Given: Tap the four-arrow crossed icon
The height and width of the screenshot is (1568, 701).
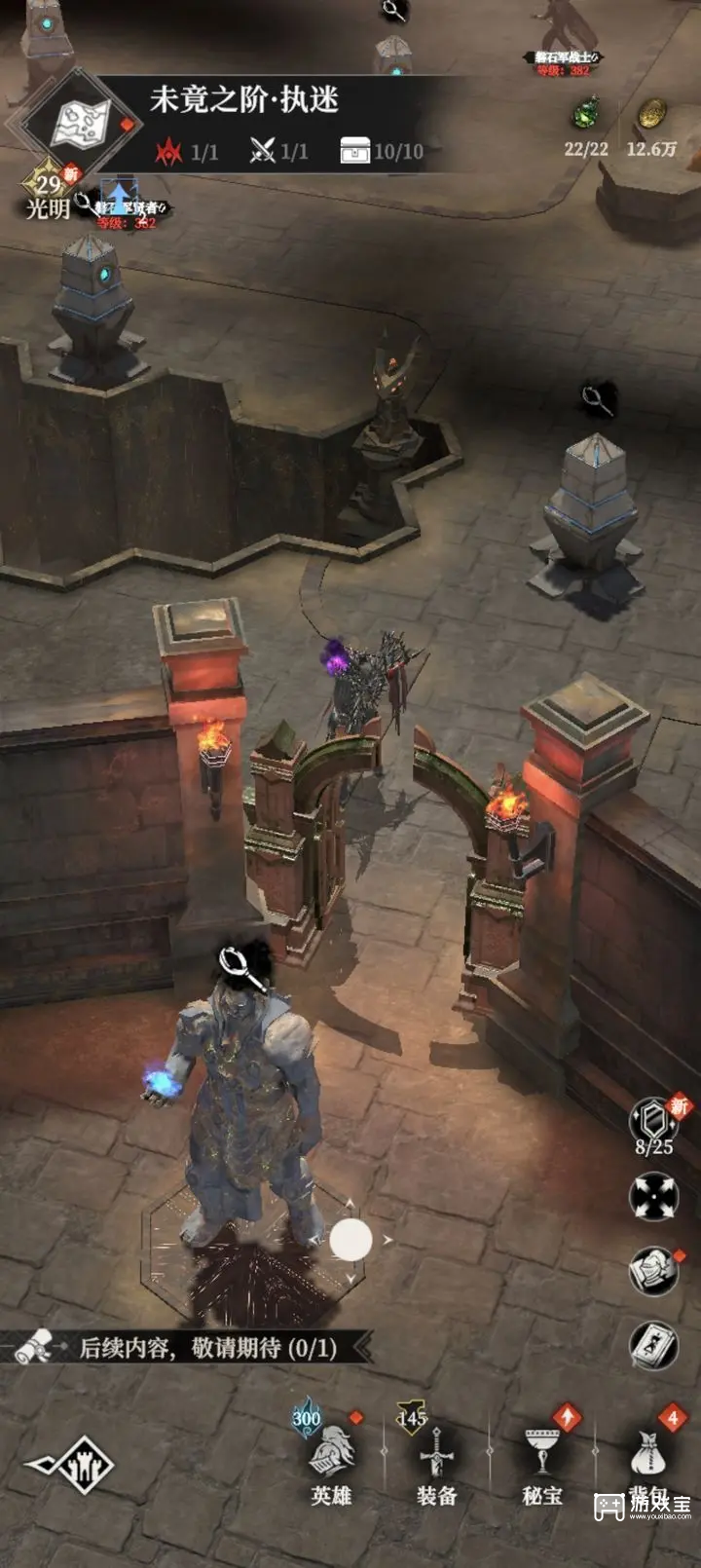Looking at the screenshot, I should coord(653,1195).
